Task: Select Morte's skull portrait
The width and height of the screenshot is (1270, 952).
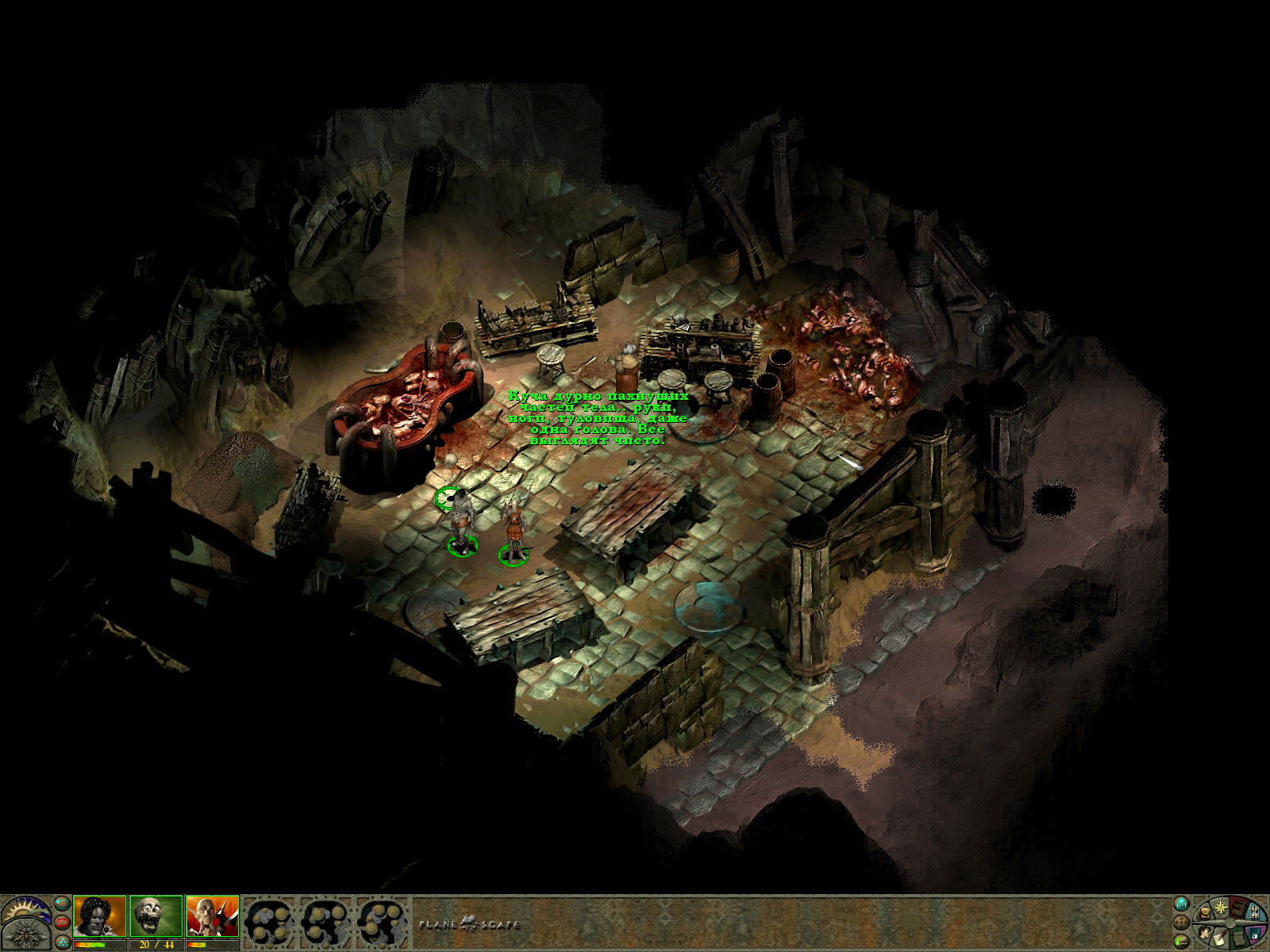Action: click(x=156, y=916)
